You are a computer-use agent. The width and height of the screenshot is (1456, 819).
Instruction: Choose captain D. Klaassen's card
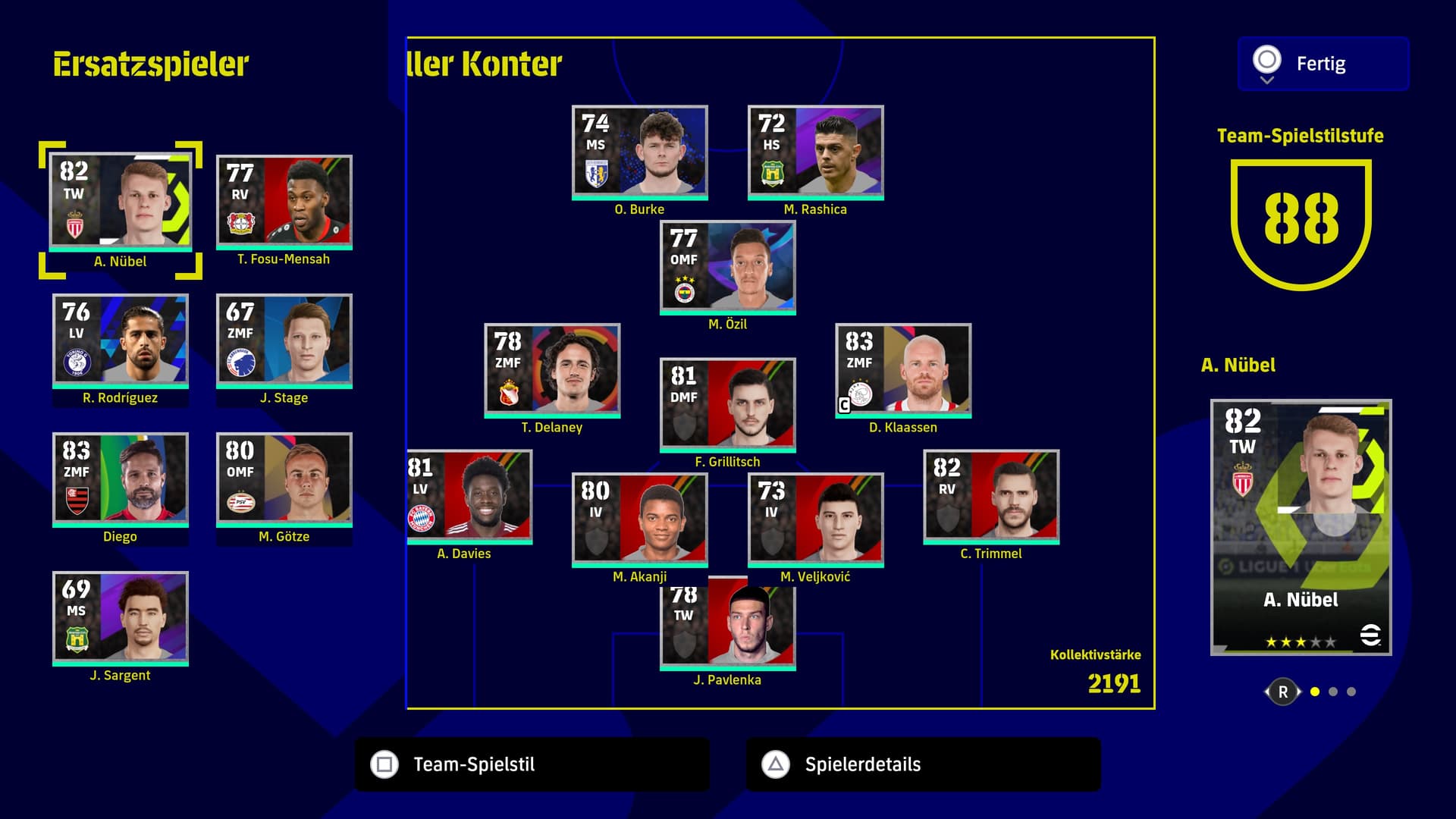[903, 370]
